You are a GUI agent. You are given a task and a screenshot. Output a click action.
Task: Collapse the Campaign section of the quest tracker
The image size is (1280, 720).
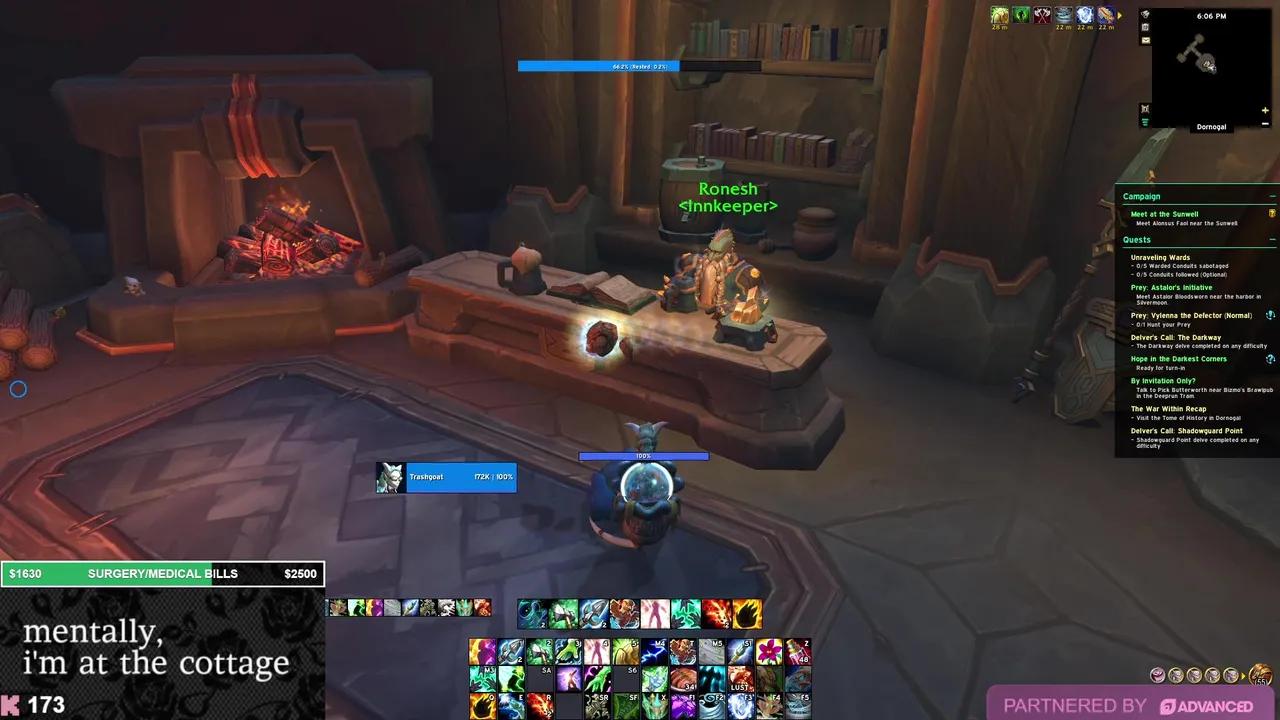[1273, 196]
